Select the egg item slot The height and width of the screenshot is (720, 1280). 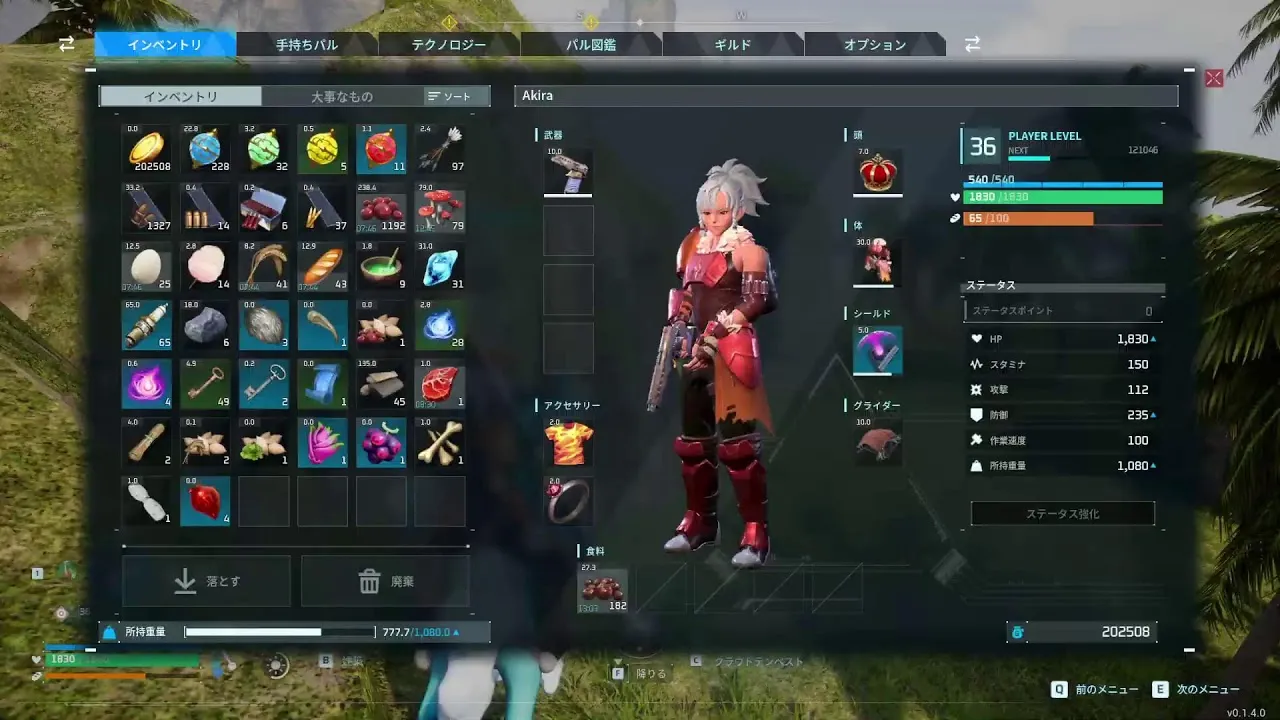[x=147, y=266]
